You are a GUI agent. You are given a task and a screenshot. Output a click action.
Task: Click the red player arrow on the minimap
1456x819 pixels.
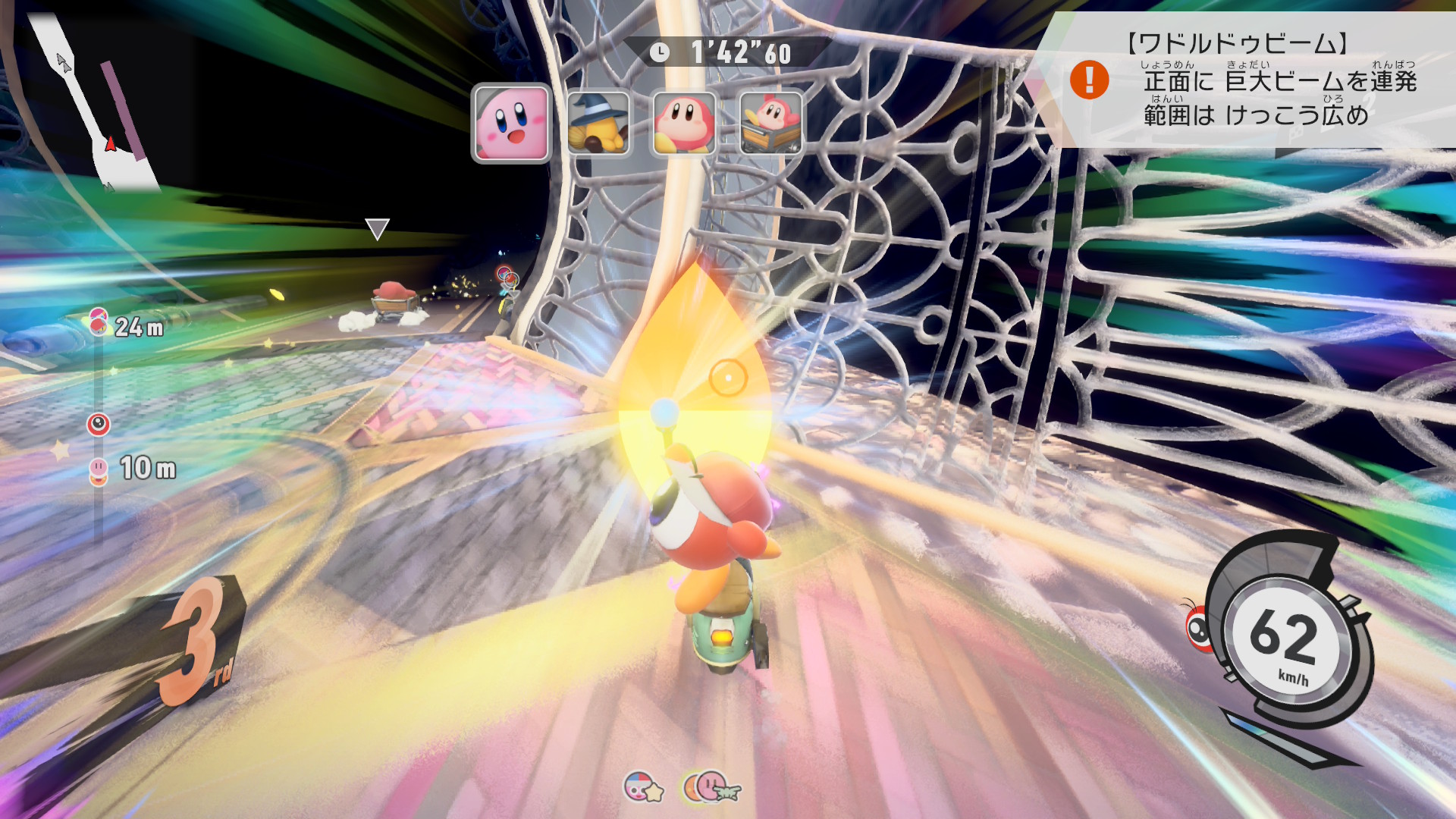tap(111, 143)
